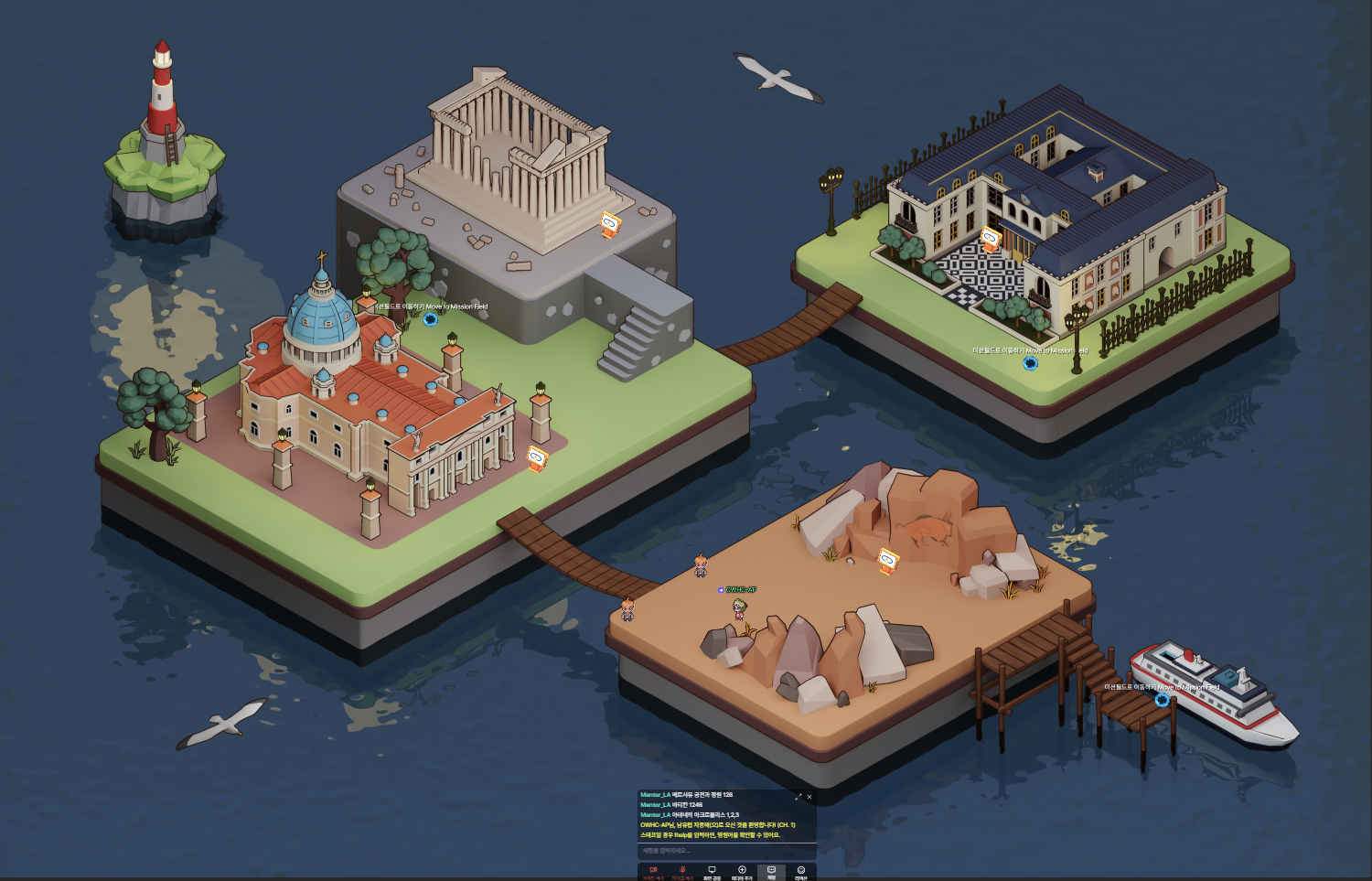Viewport: 1372px width, 881px height.
Task: Open the add media button
Action: [742, 871]
